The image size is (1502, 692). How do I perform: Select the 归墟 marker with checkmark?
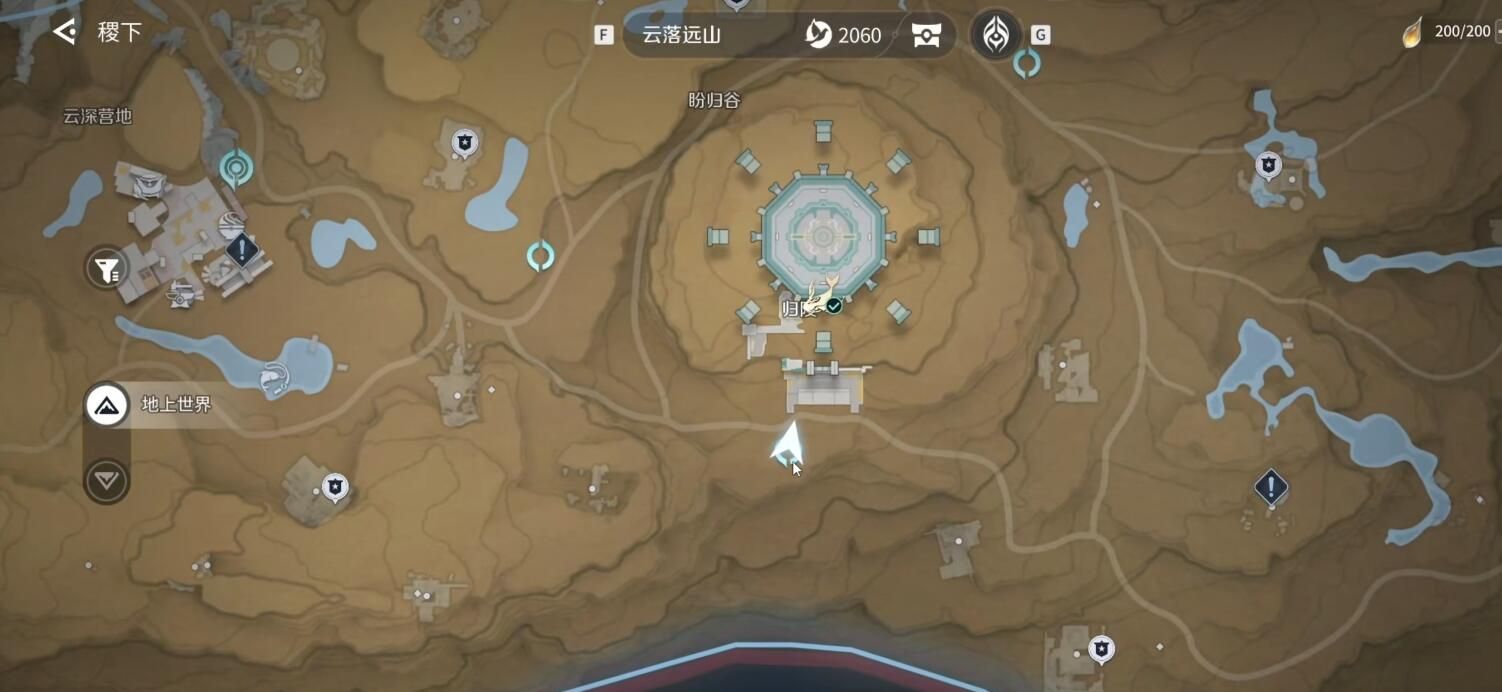coord(822,303)
